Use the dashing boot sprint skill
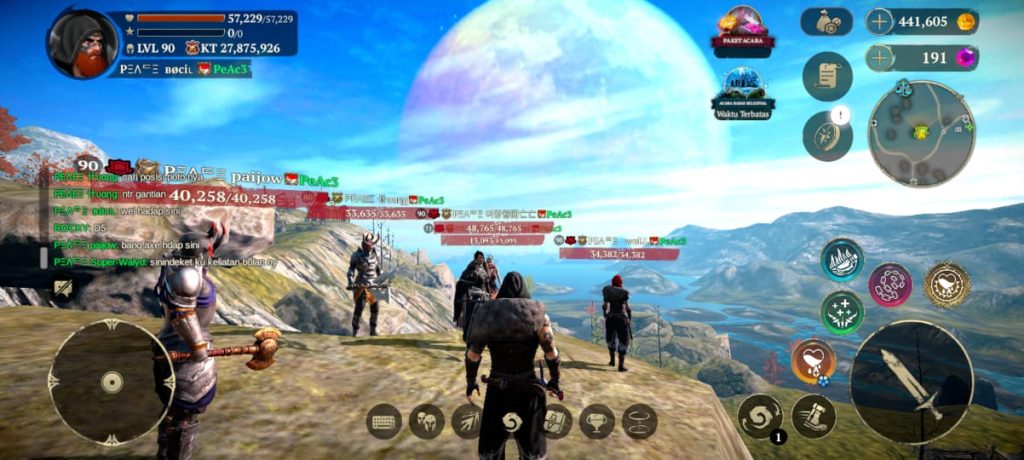 click(813, 416)
